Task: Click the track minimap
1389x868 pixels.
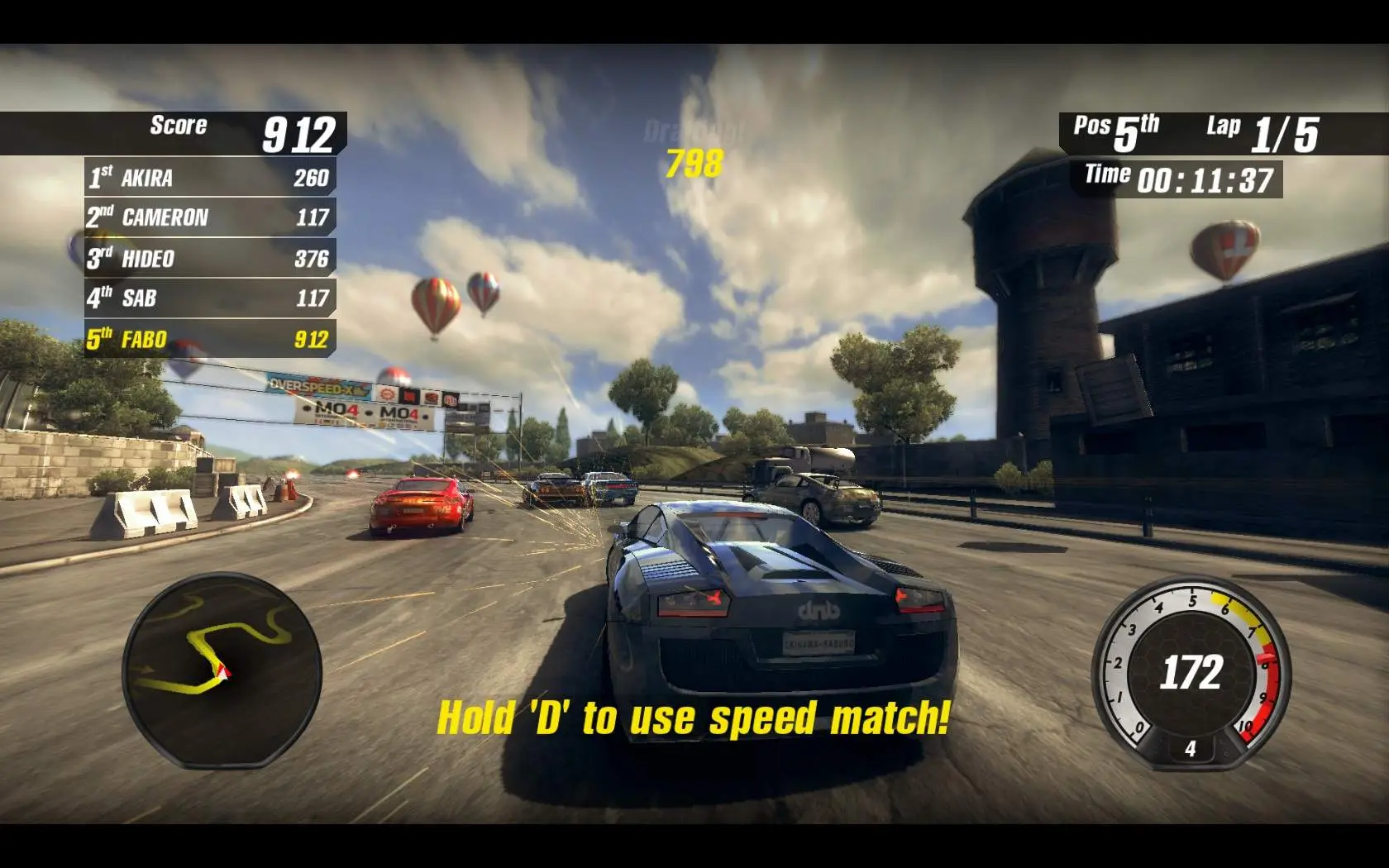Action: pos(222,668)
